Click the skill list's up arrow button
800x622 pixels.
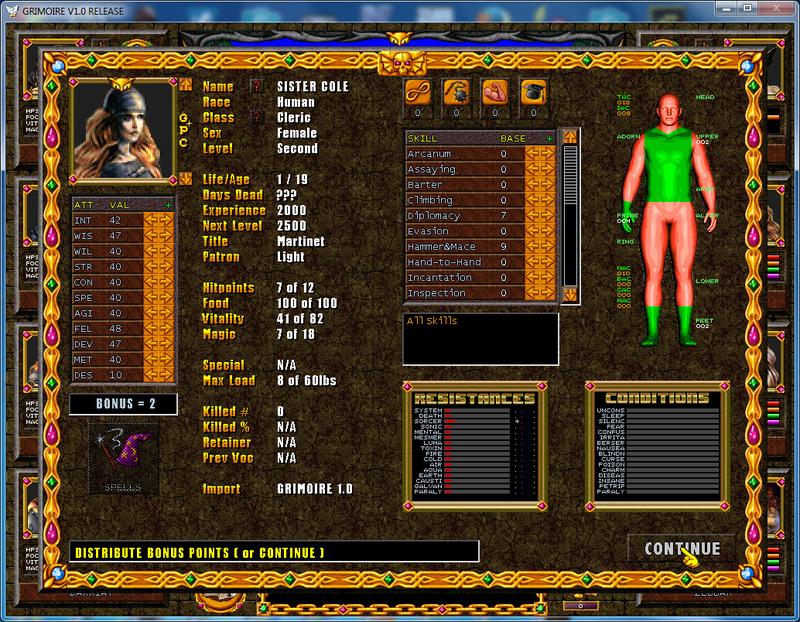coord(570,137)
